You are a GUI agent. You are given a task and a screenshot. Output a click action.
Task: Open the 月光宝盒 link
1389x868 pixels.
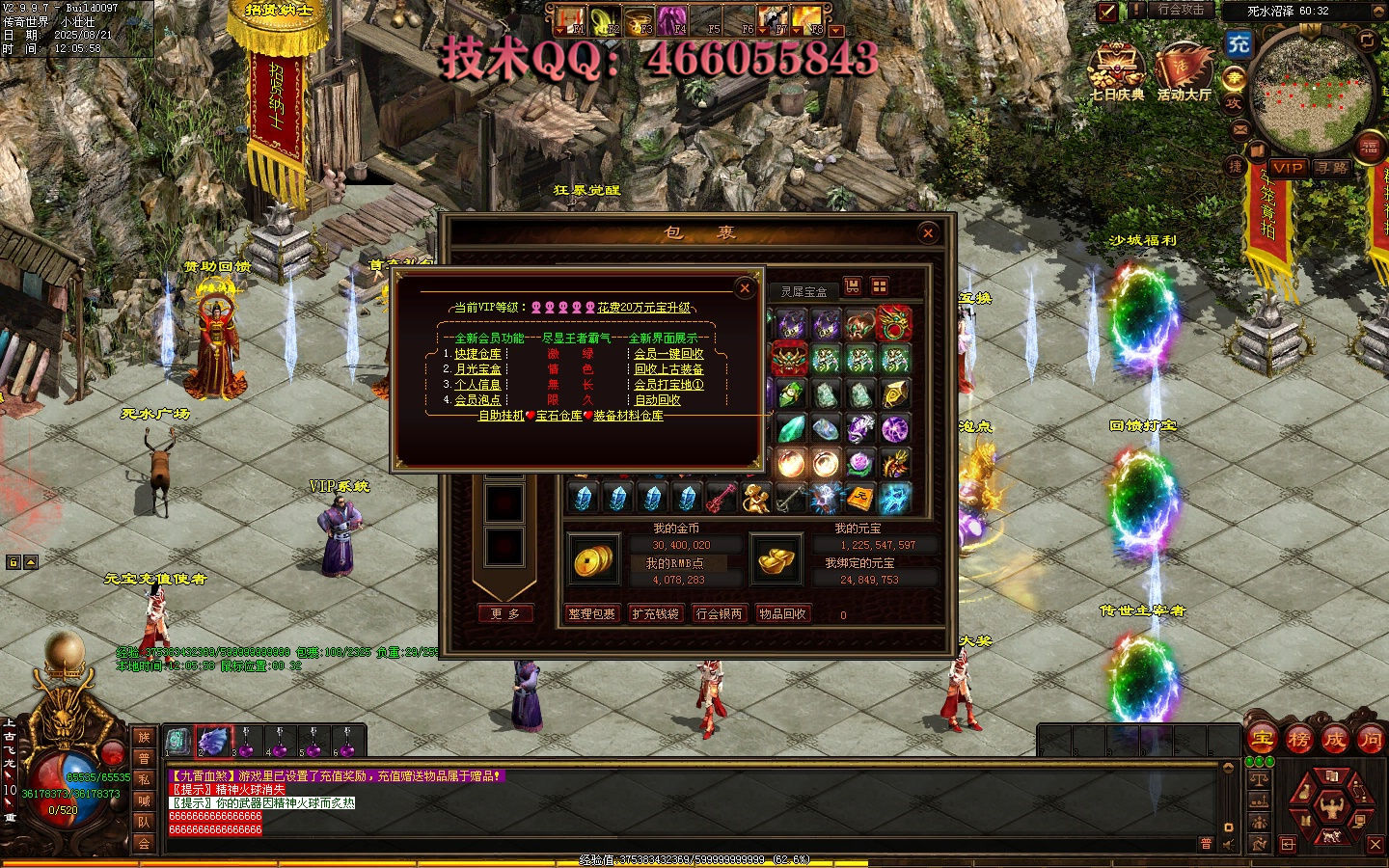coord(477,369)
